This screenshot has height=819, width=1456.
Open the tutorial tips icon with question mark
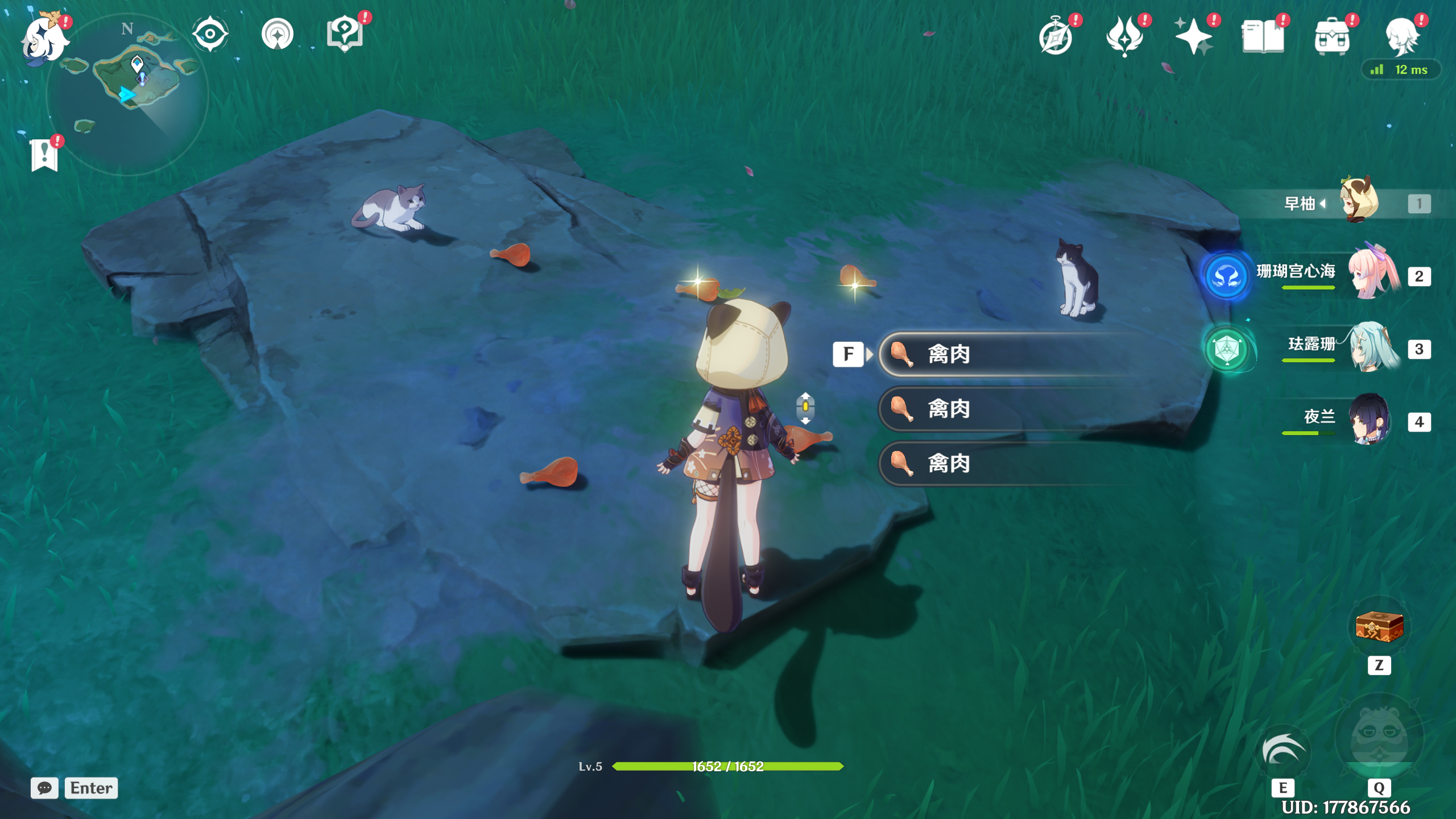click(x=345, y=34)
